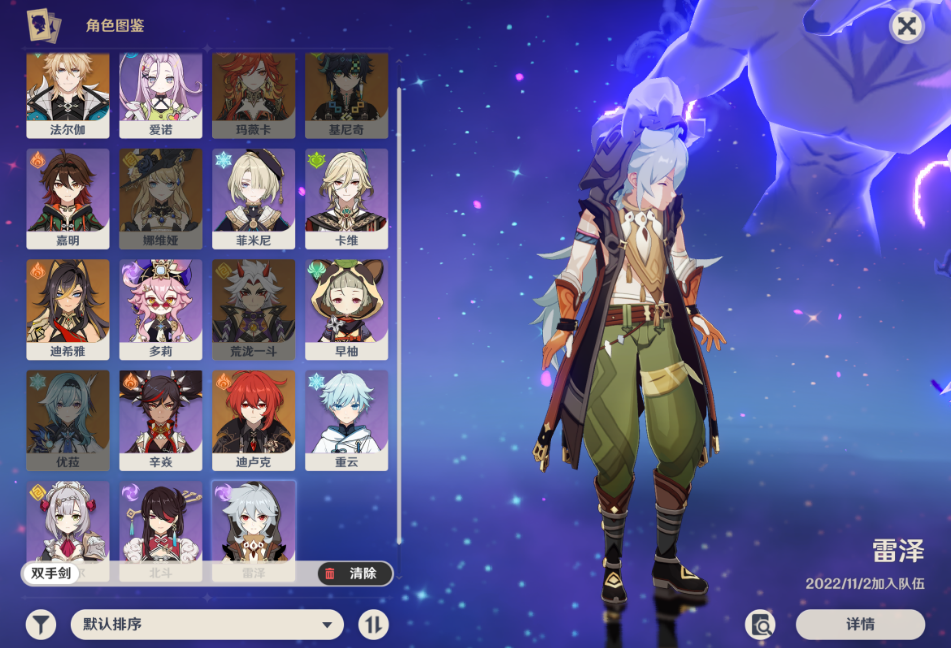Select the 法尔伽 character card
The width and height of the screenshot is (951, 648).
(x=68, y=95)
